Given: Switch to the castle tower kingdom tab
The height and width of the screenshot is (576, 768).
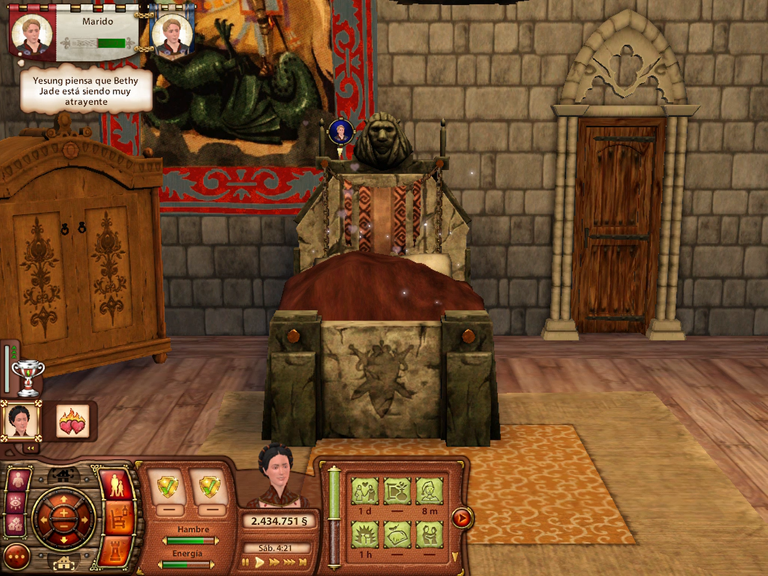Looking at the screenshot, I should [x=116, y=549].
